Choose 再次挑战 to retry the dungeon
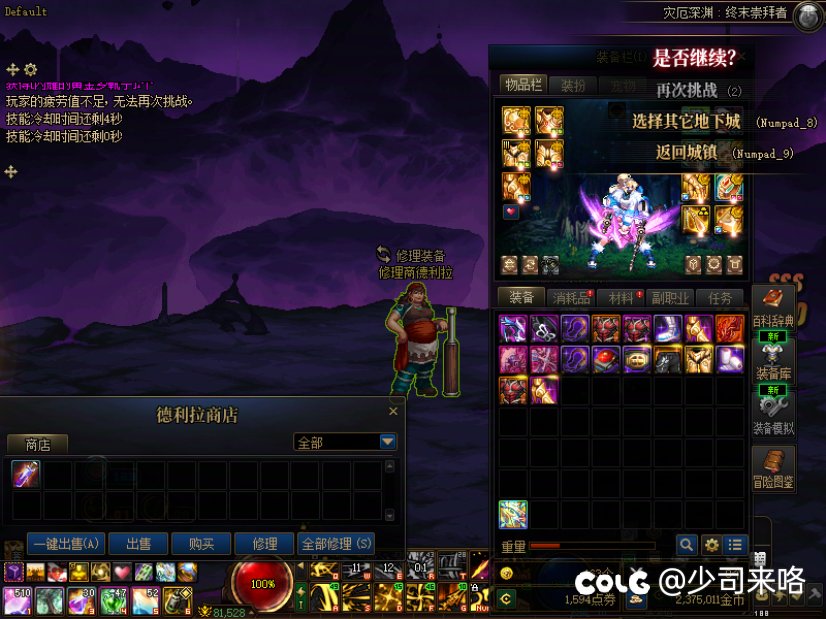This screenshot has width=826, height=619. [x=687, y=90]
